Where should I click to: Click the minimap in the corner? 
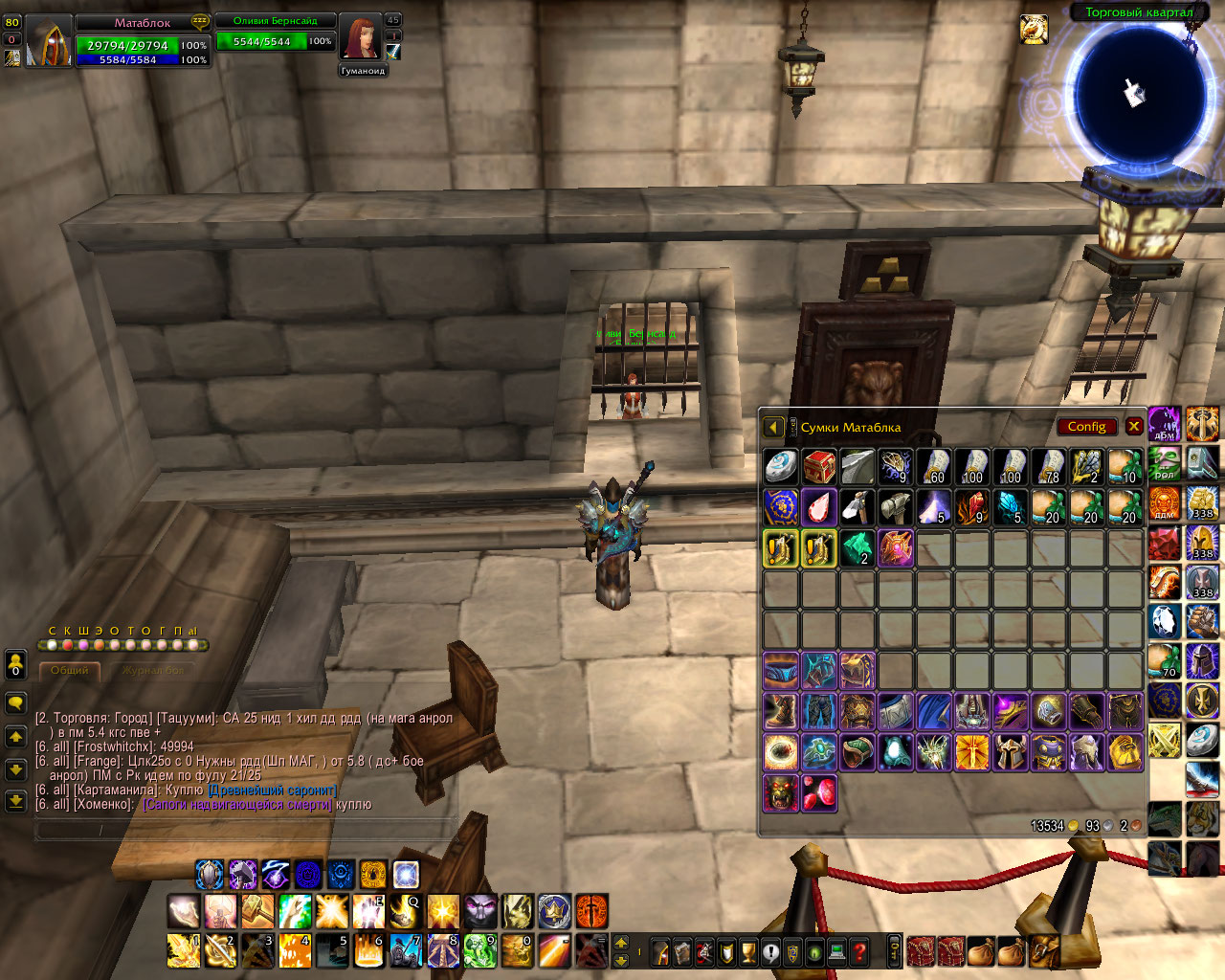[x=1135, y=96]
